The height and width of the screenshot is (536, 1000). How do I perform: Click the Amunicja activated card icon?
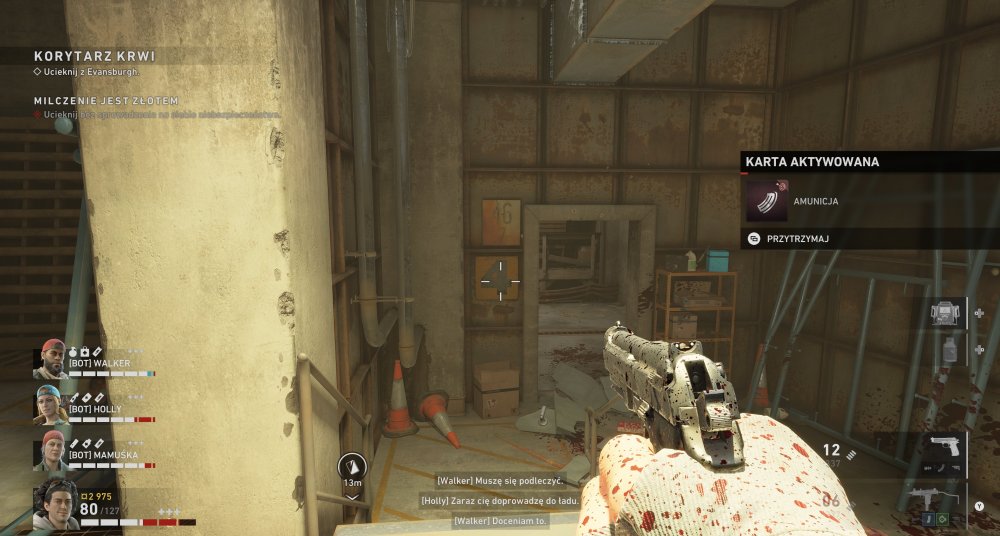(767, 199)
